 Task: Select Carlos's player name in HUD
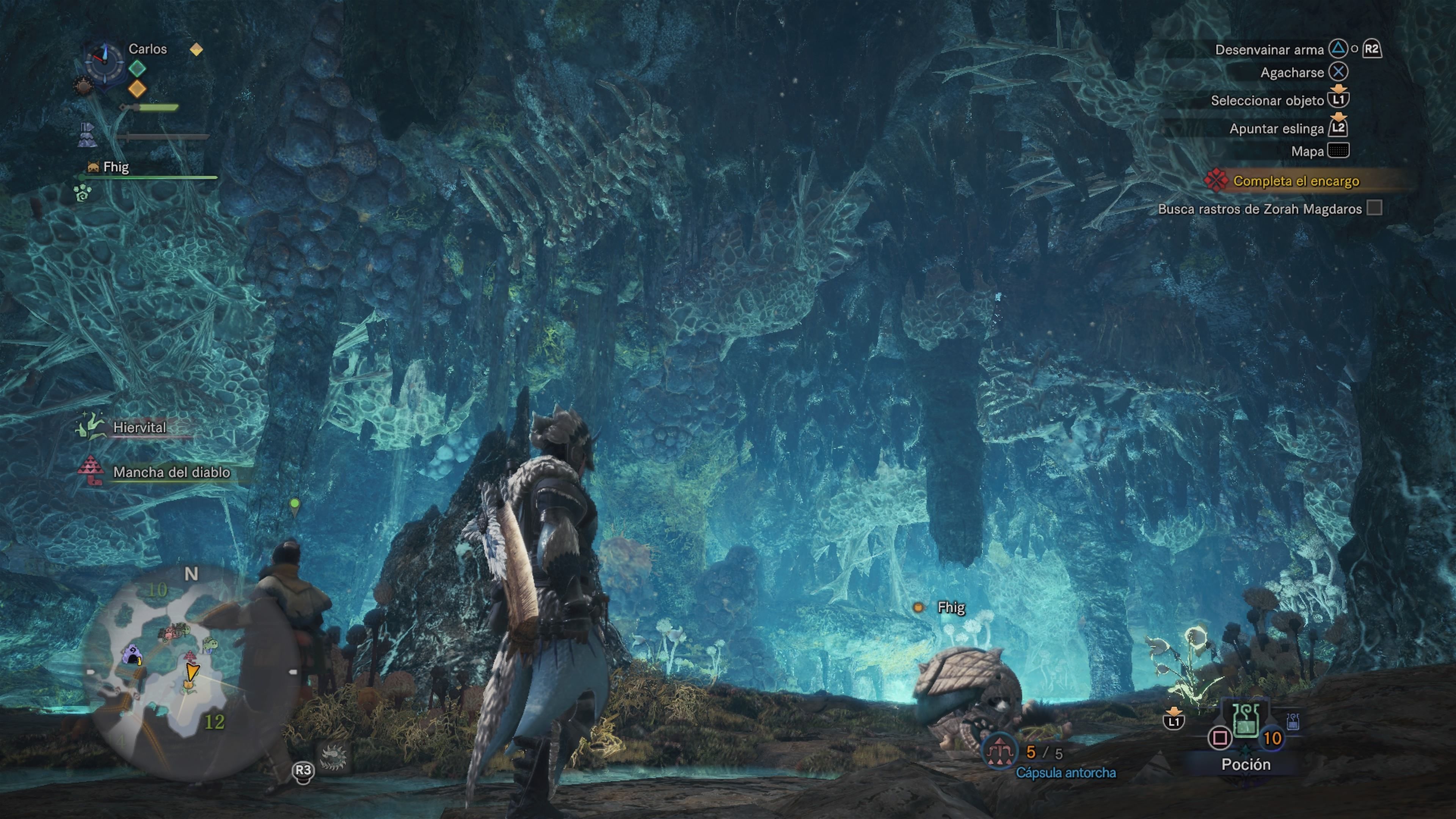point(147,49)
